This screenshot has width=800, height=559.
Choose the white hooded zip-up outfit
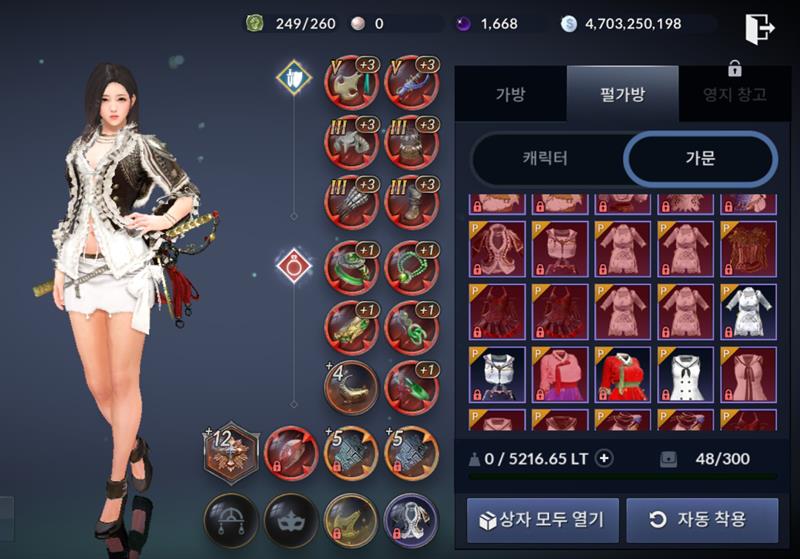[x=497, y=374]
